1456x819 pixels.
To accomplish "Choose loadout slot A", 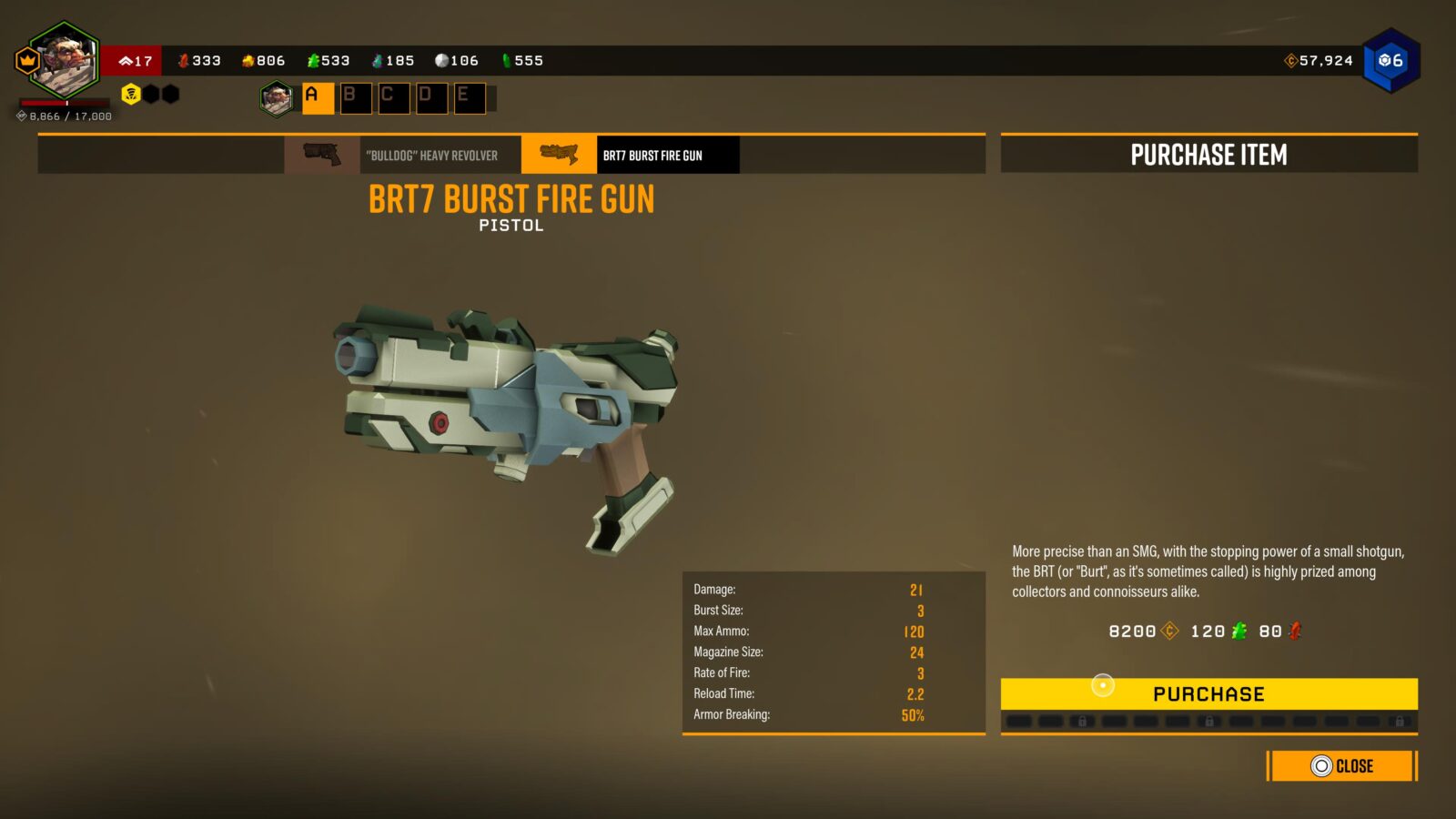I will tap(318, 97).
